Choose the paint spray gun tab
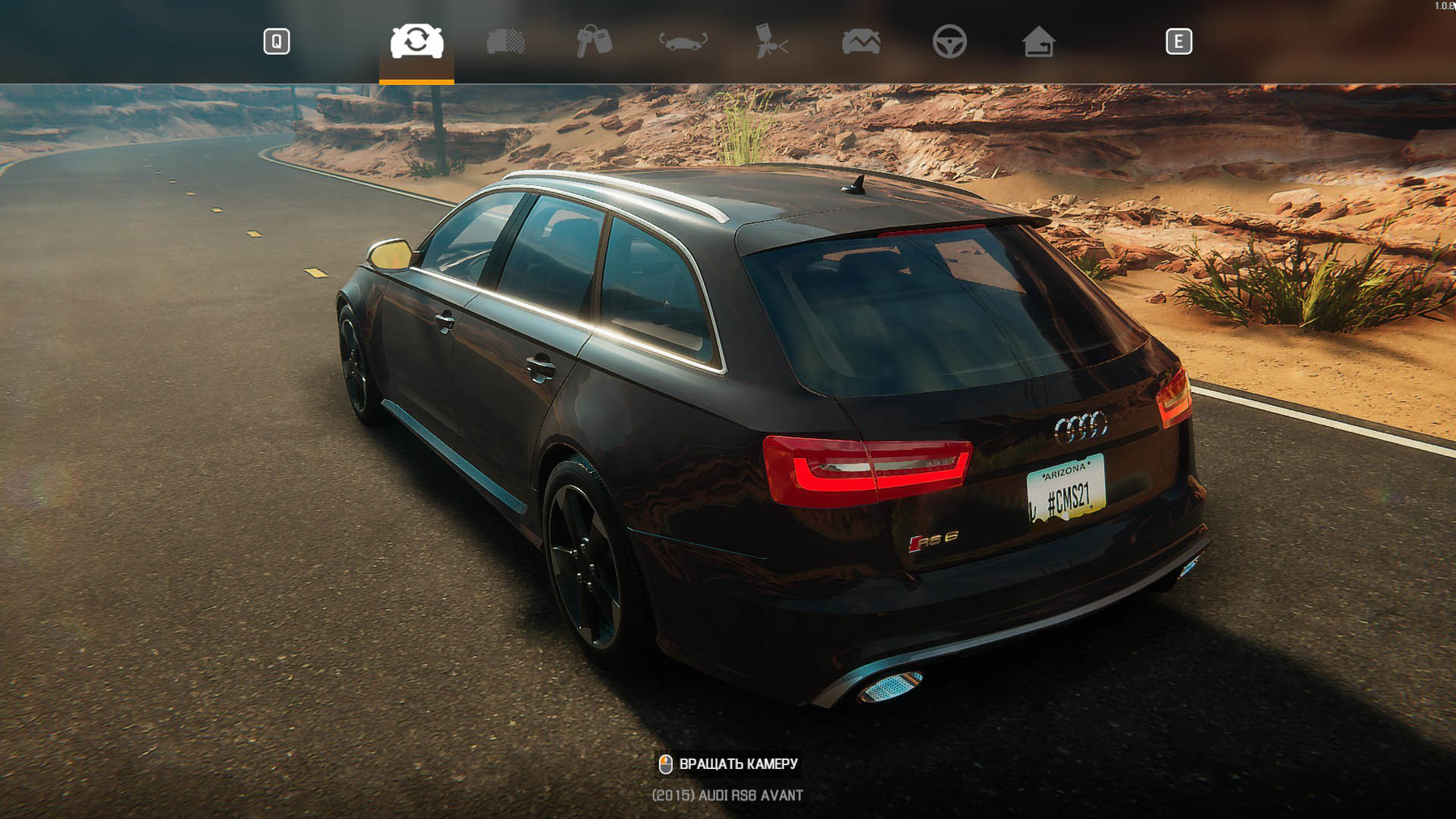Image resolution: width=1456 pixels, height=819 pixels. click(x=771, y=41)
